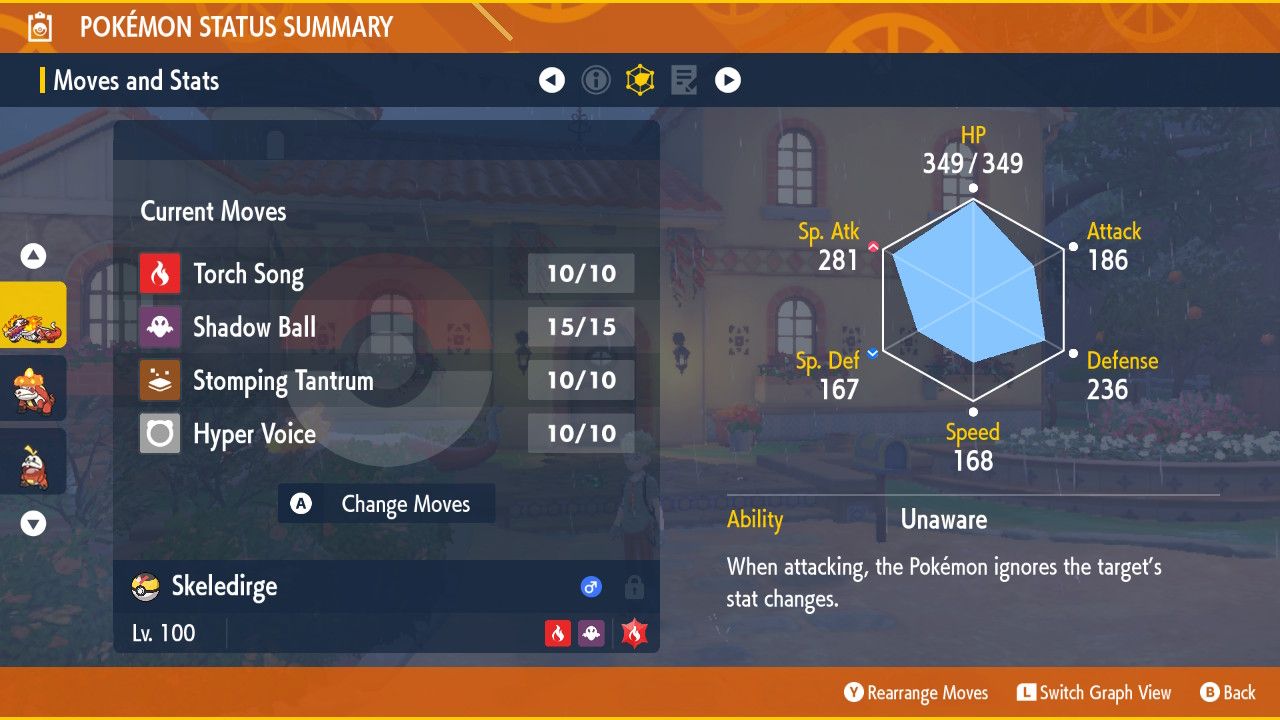Choose the Shadow Ball move row
The height and width of the screenshot is (720, 1280).
click(x=254, y=327)
